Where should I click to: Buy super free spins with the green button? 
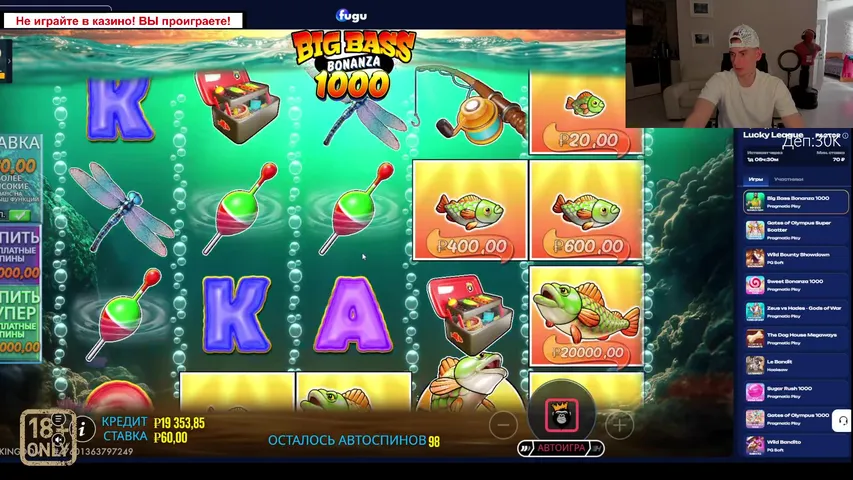pos(20,318)
